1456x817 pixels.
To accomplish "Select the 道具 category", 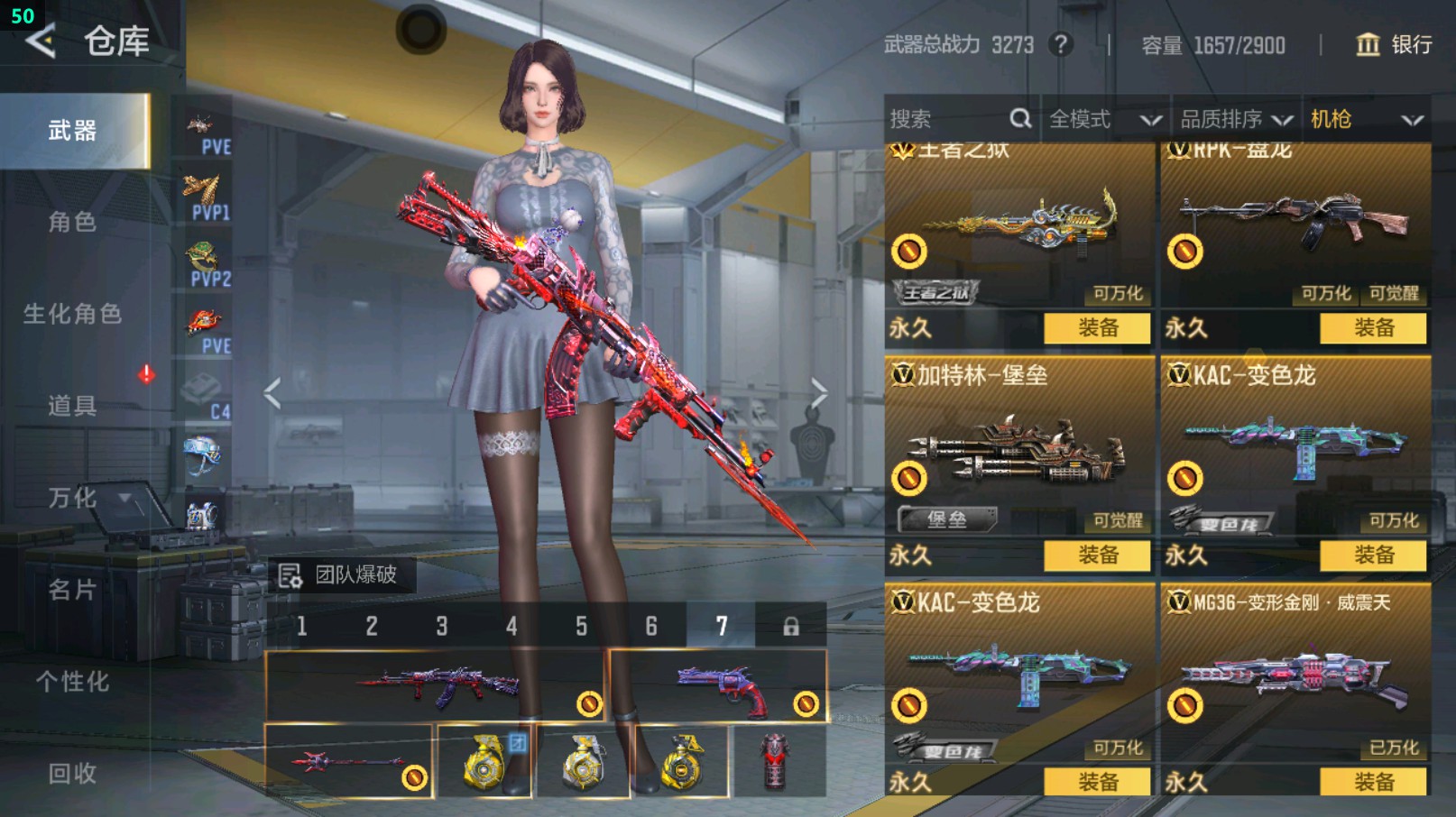I will click(72, 406).
